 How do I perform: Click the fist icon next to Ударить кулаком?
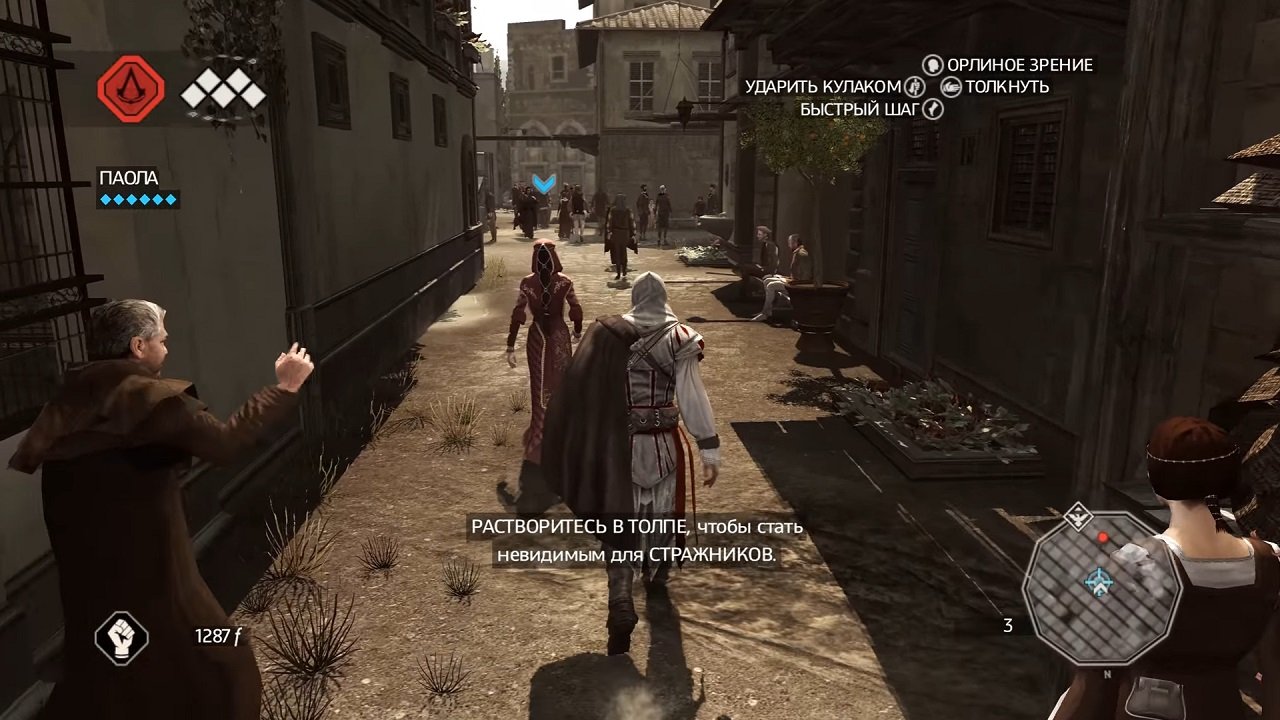point(917,86)
